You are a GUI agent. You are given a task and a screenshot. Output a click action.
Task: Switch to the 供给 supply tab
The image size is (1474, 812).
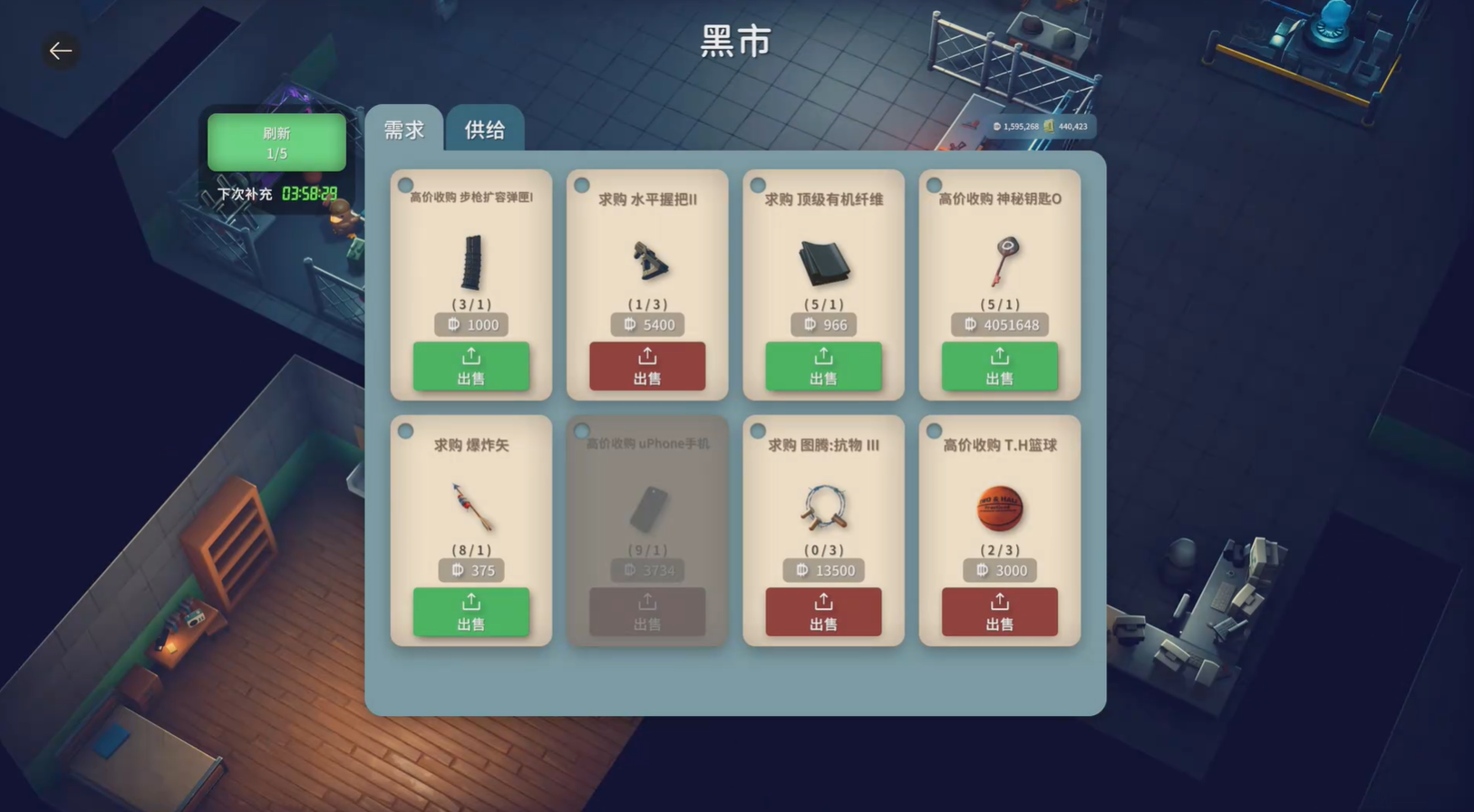484,130
